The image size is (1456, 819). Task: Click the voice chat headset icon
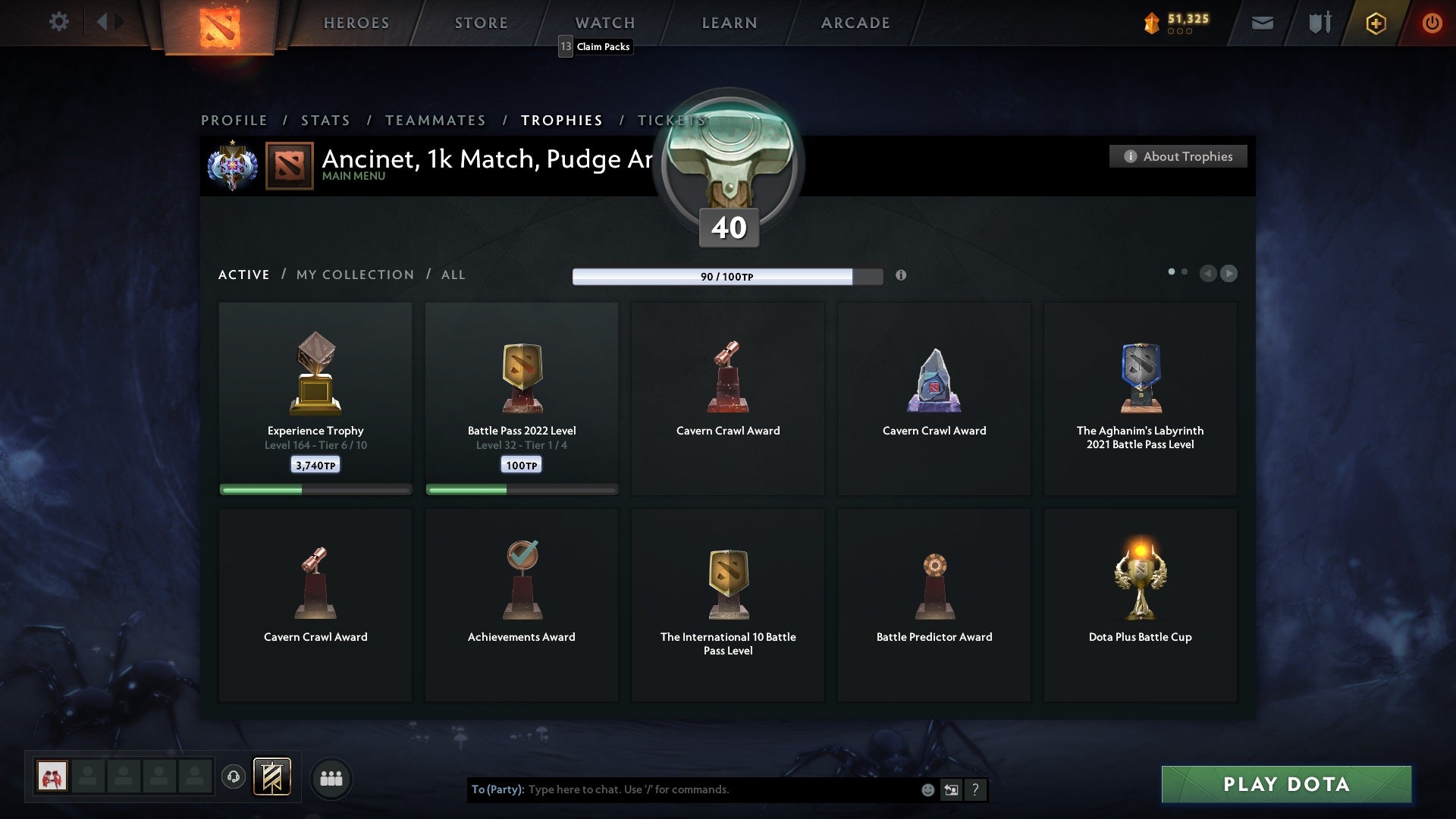pos(234,777)
